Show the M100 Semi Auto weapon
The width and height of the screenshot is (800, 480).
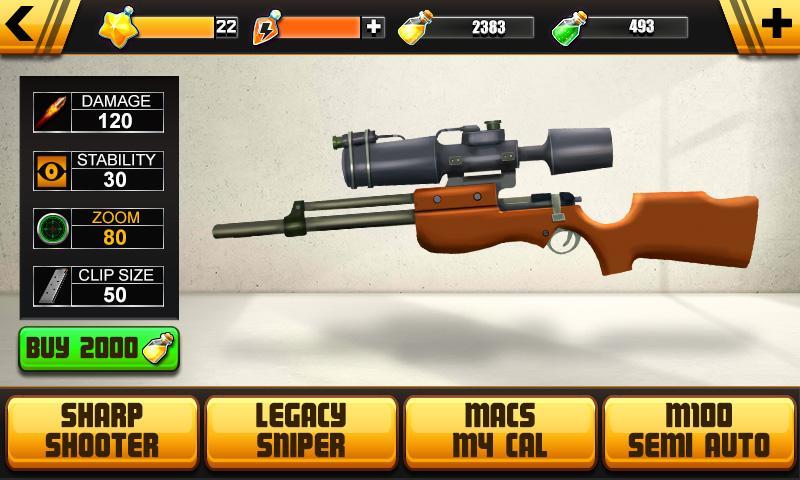tap(700, 430)
